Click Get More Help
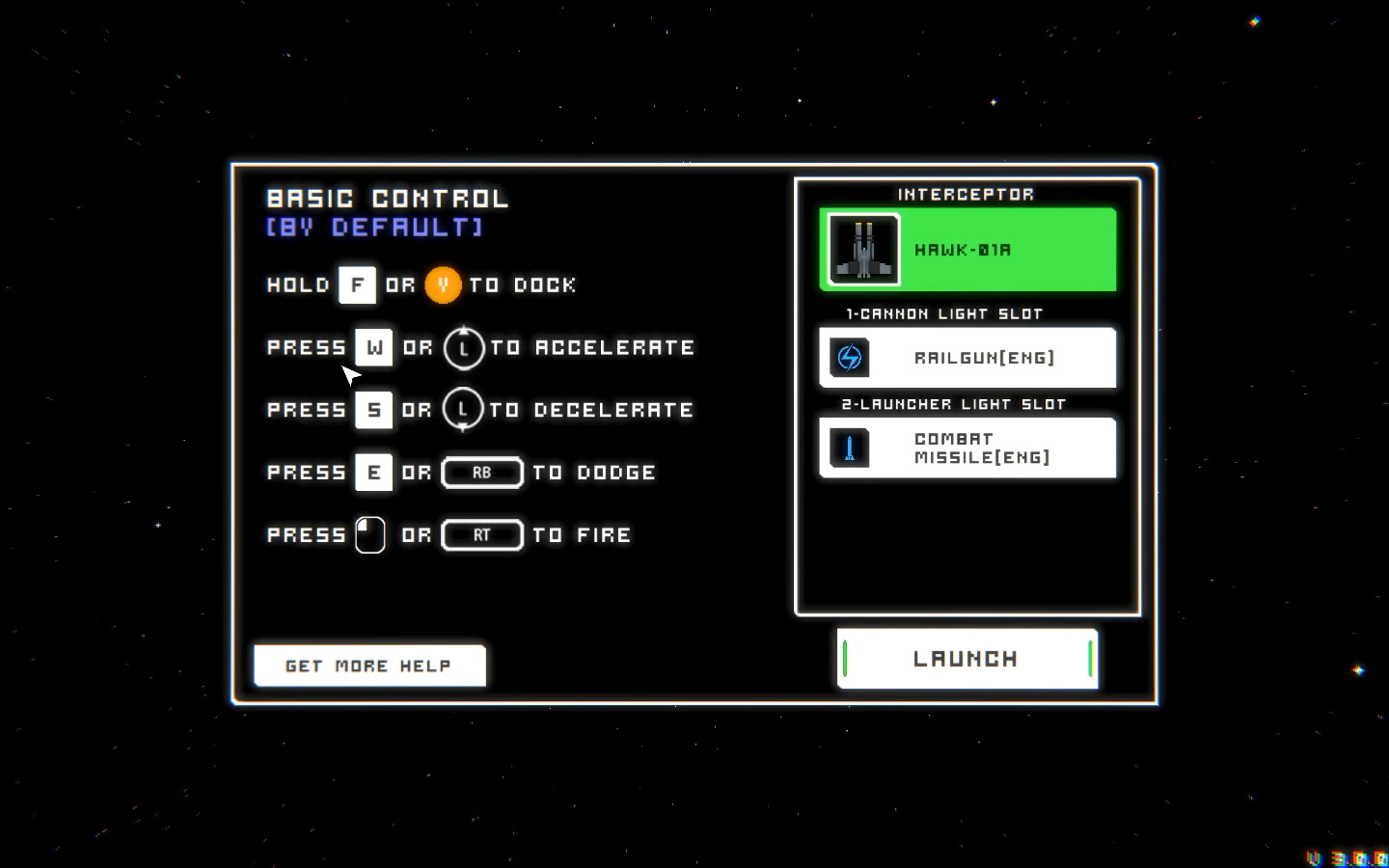 tap(369, 665)
